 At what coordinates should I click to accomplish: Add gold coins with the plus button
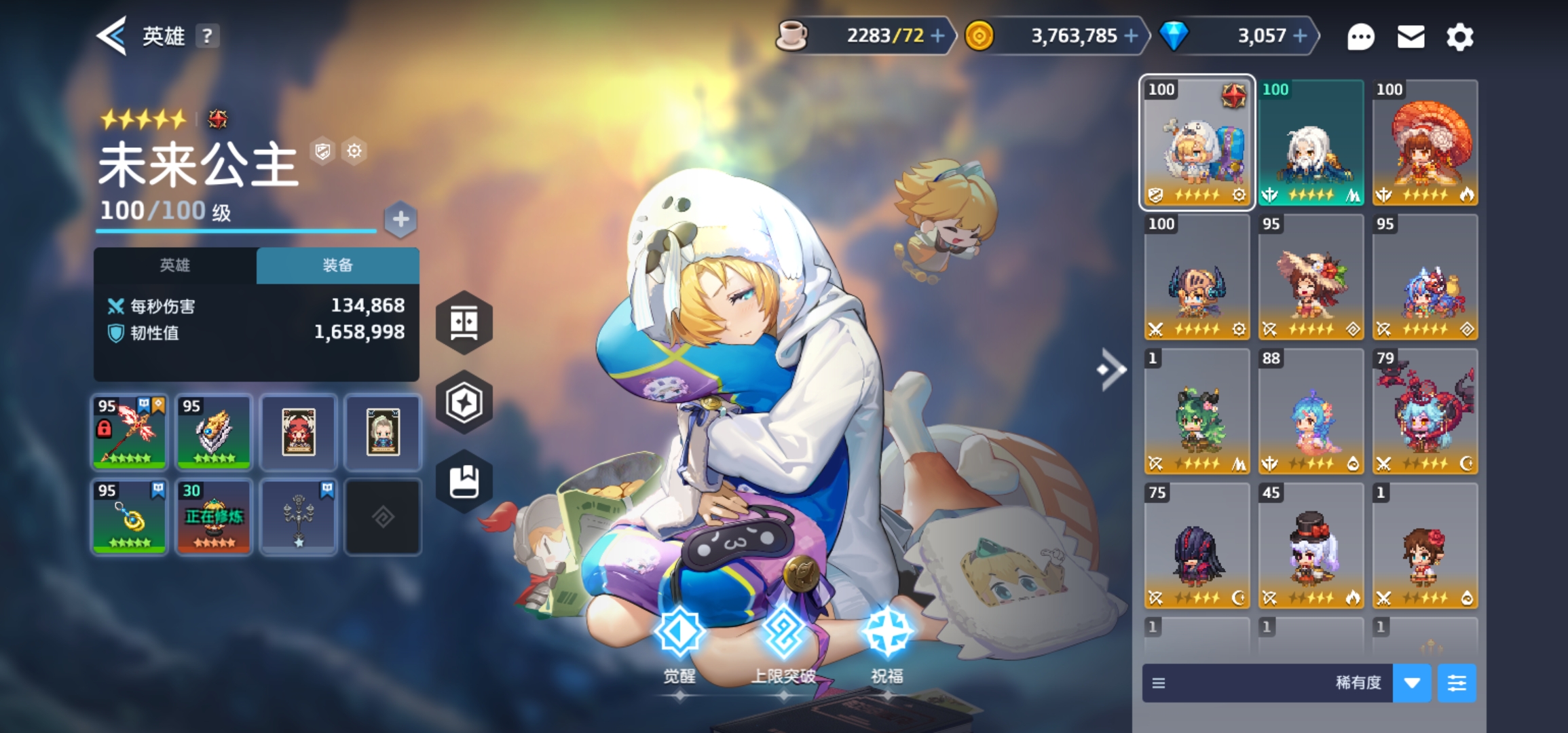[1131, 36]
